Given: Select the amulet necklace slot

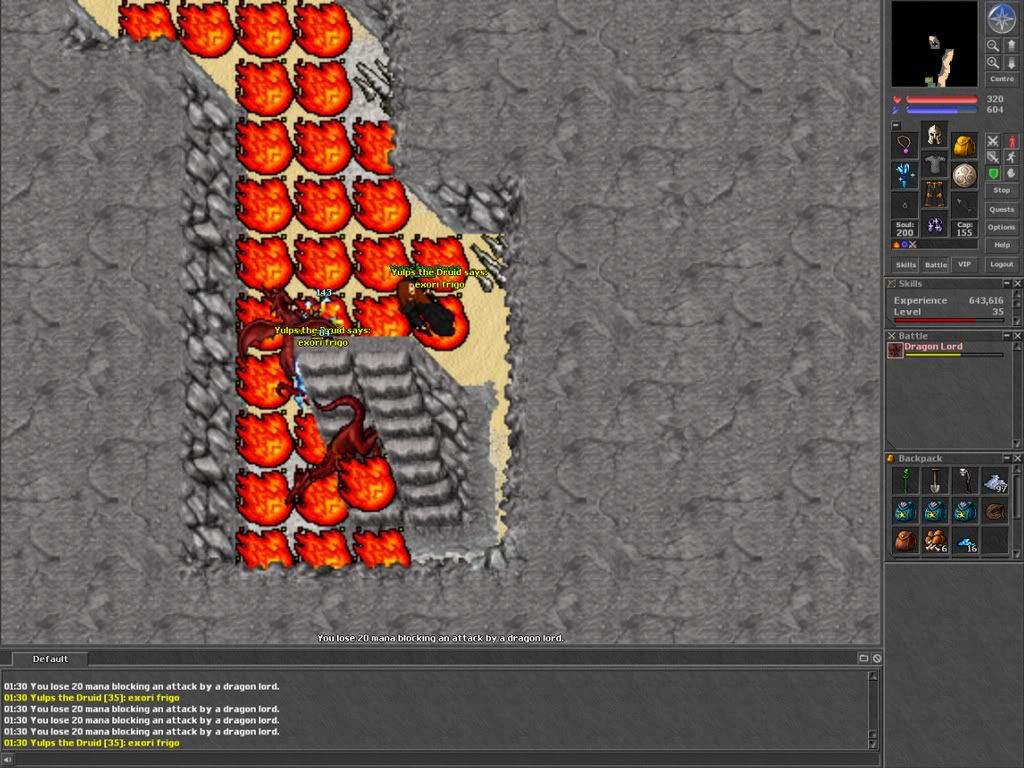Looking at the screenshot, I should click(905, 146).
